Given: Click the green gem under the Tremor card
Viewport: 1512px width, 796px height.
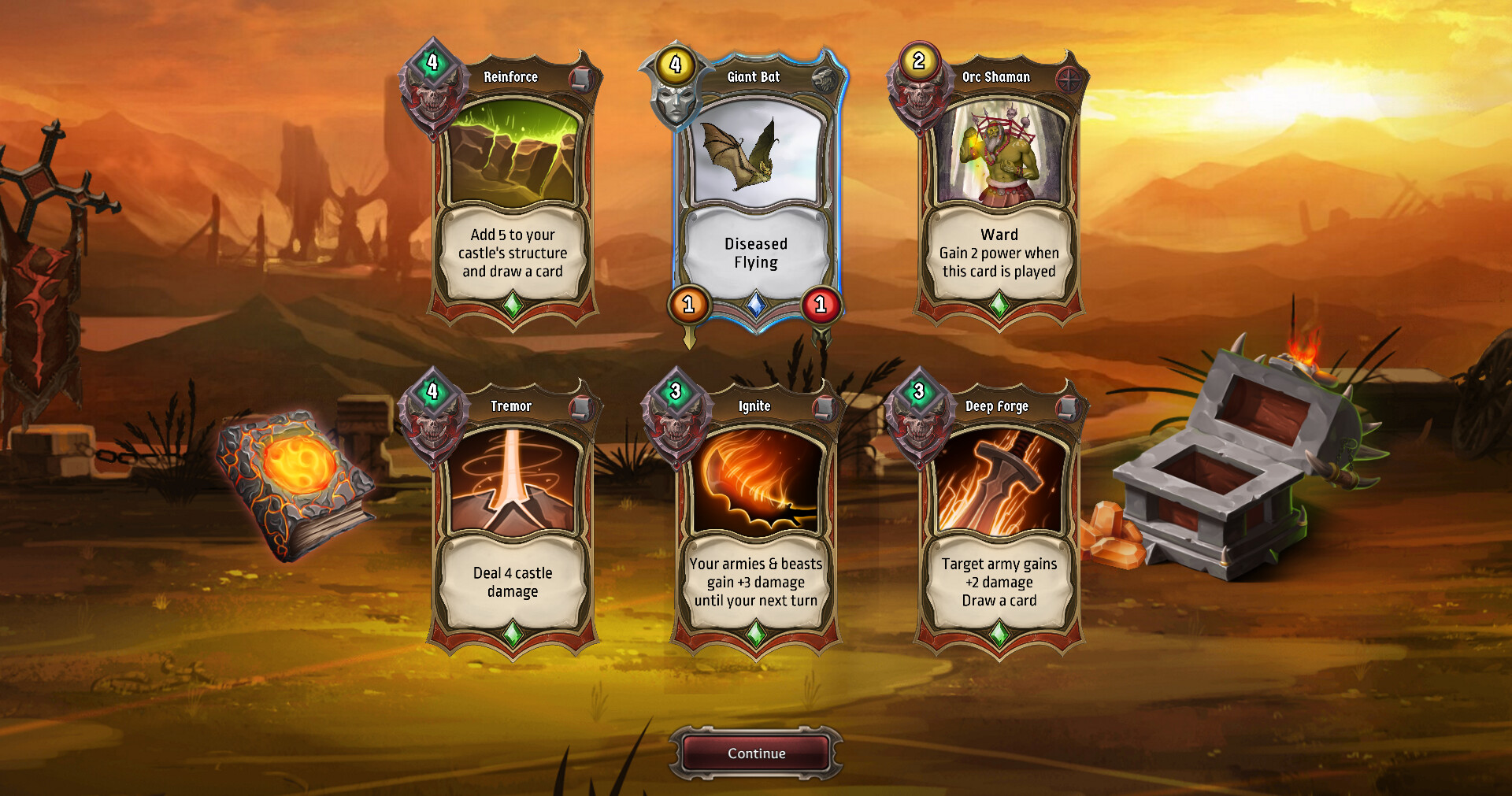Looking at the screenshot, I should (513, 631).
